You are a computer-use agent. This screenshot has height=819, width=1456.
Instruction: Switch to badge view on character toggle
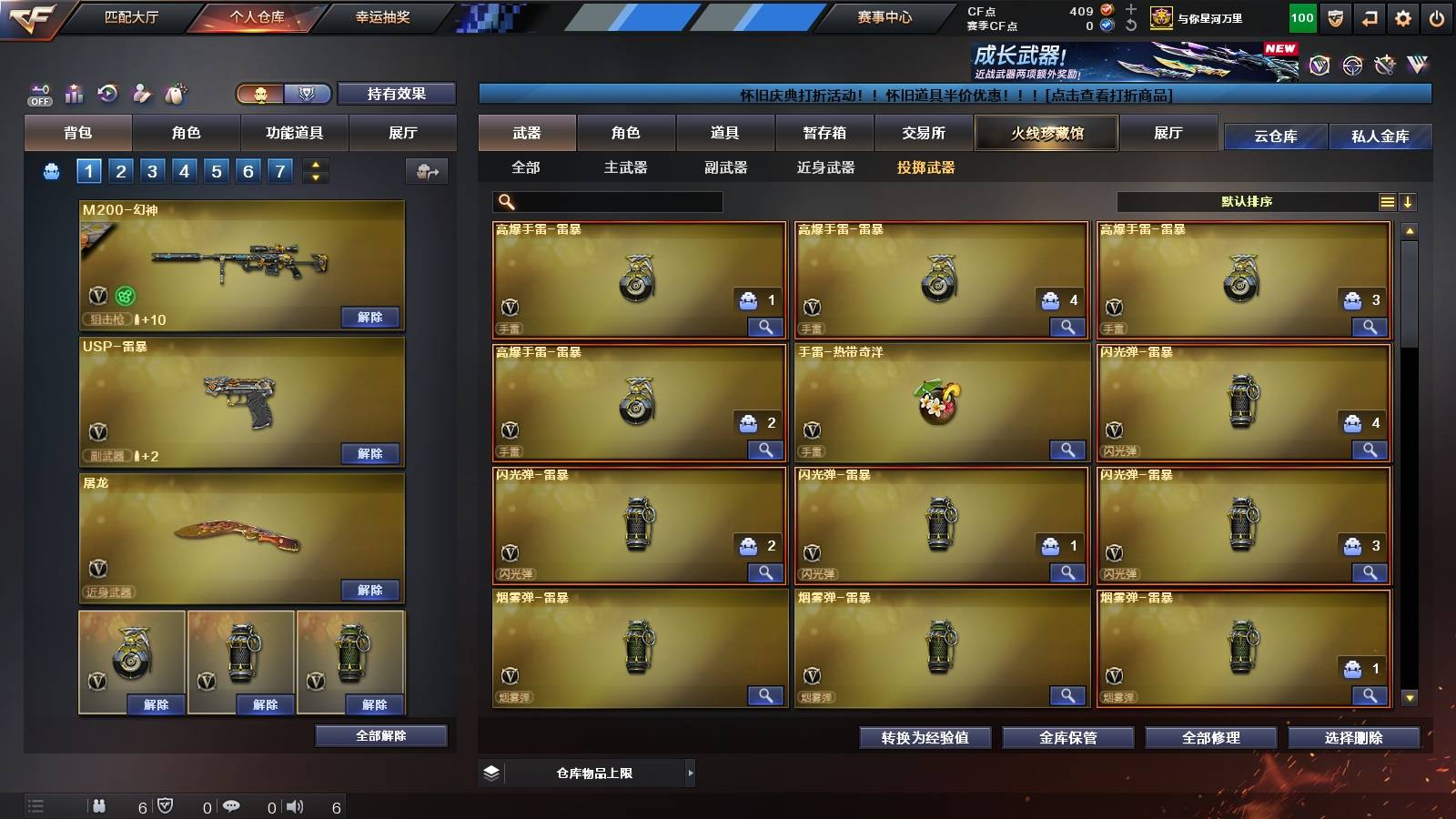[x=308, y=93]
